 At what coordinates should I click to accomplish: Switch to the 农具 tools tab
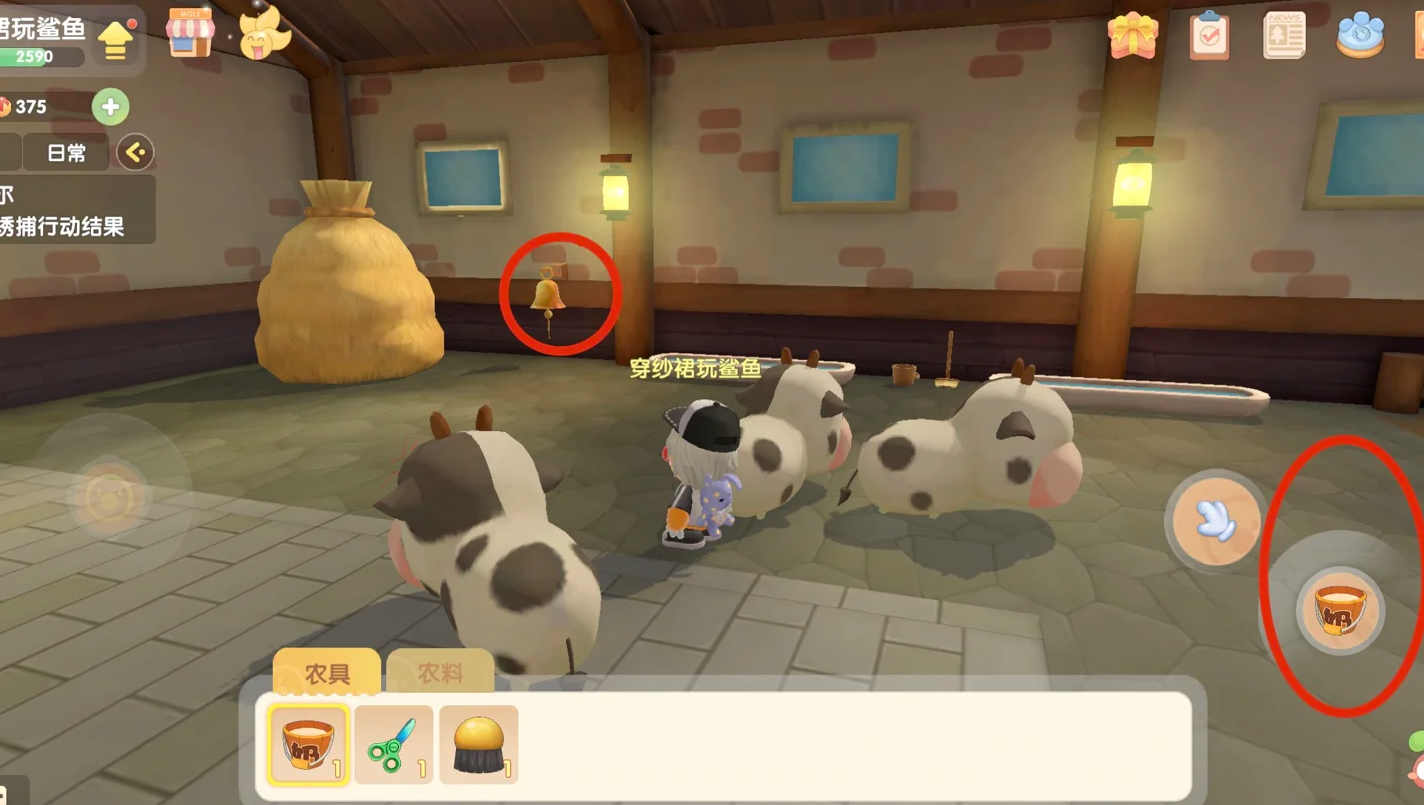point(327,673)
